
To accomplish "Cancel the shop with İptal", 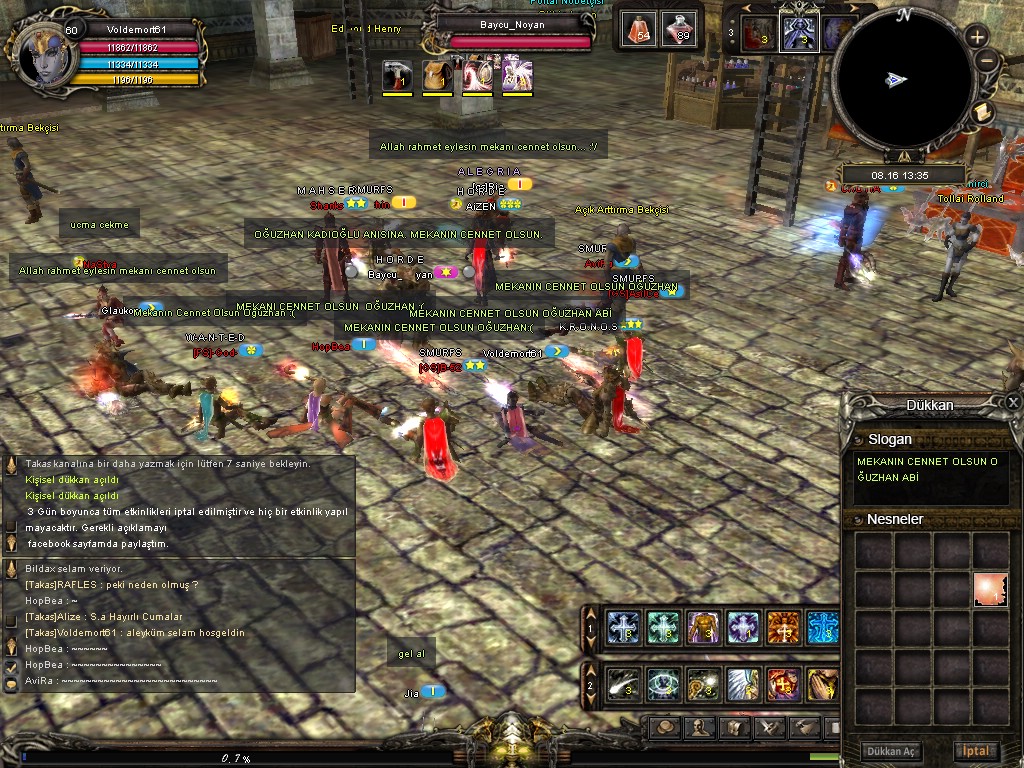I will 975,751.
